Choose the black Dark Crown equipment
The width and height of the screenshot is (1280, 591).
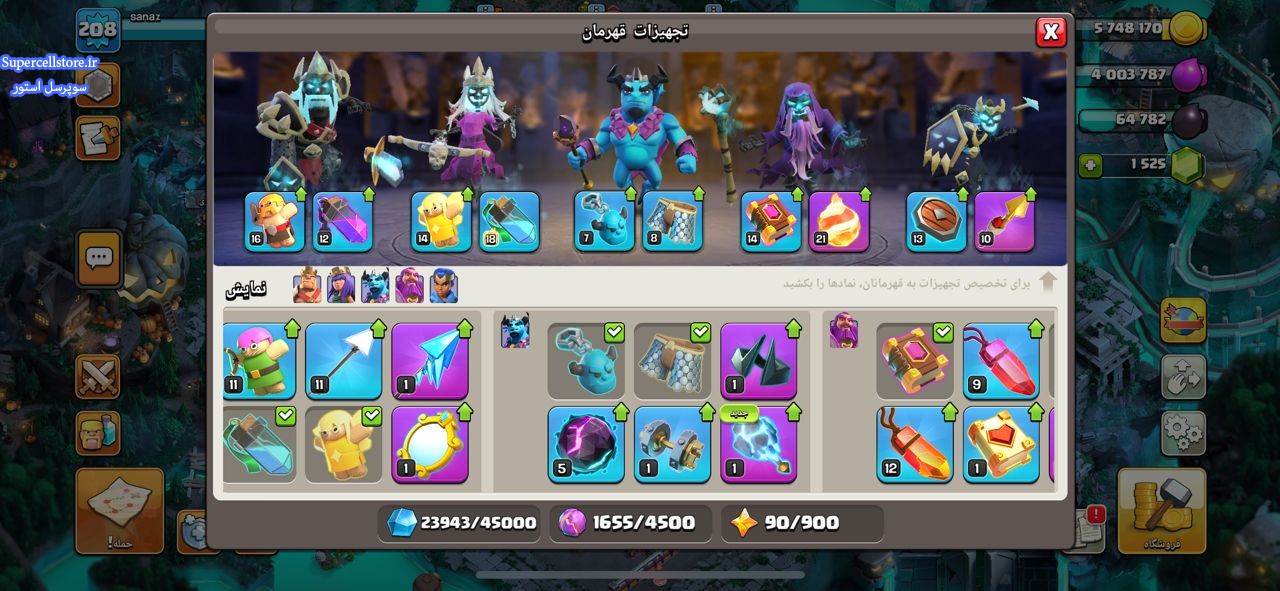(758, 361)
